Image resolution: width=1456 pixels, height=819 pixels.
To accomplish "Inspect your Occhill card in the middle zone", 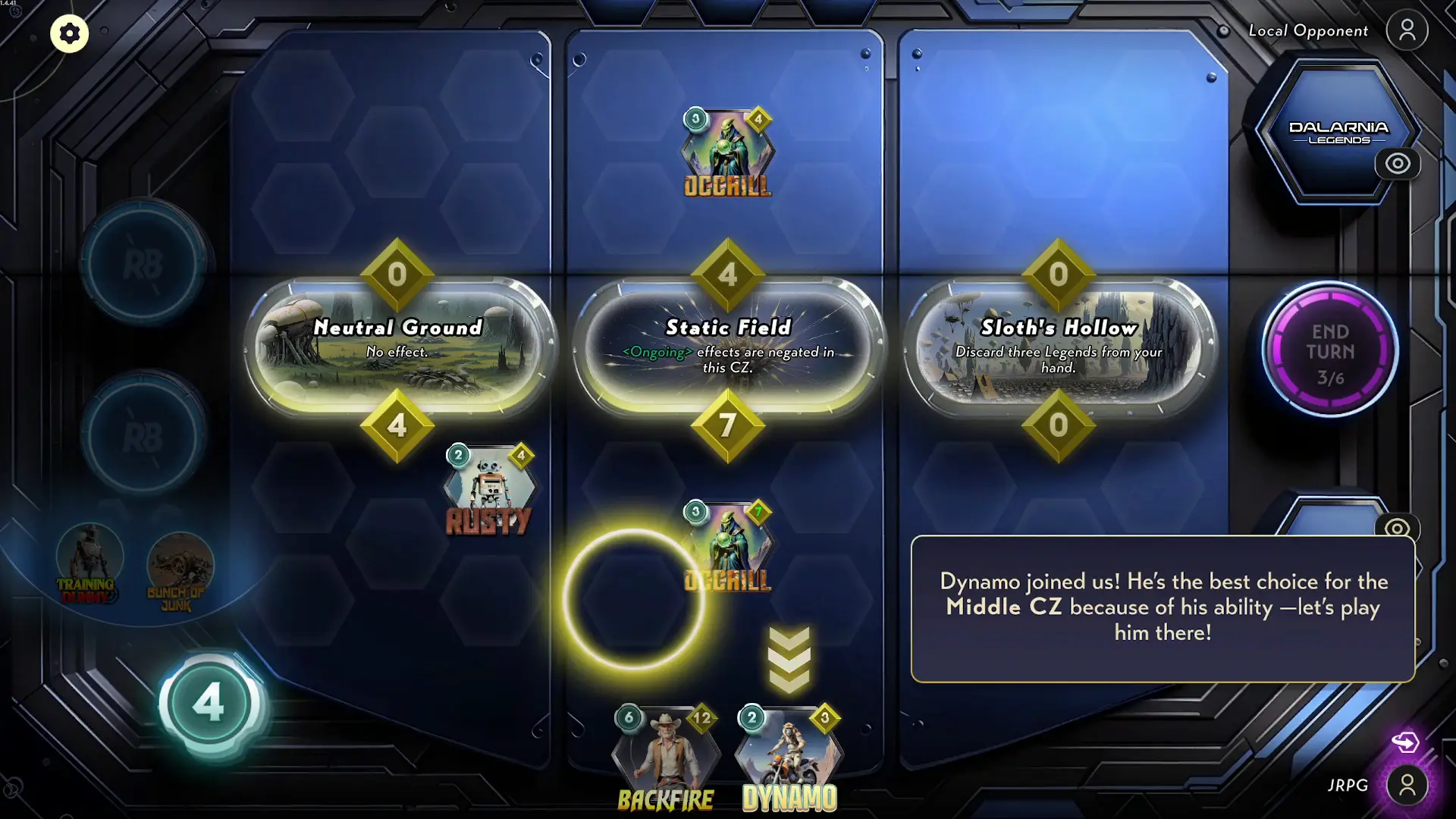I will pos(728,542).
